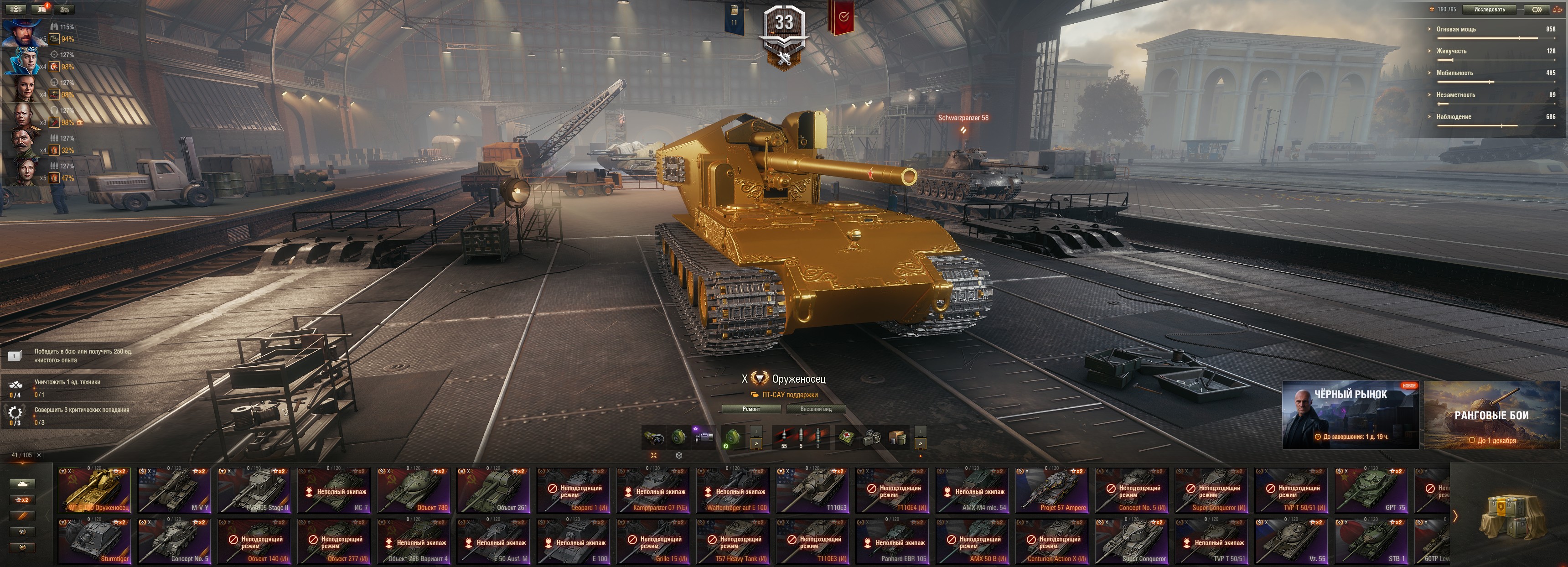The width and height of the screenshot is (1568, 567).
Task: Select the first-aid kit consumable slot
Action: pos(846,437)
